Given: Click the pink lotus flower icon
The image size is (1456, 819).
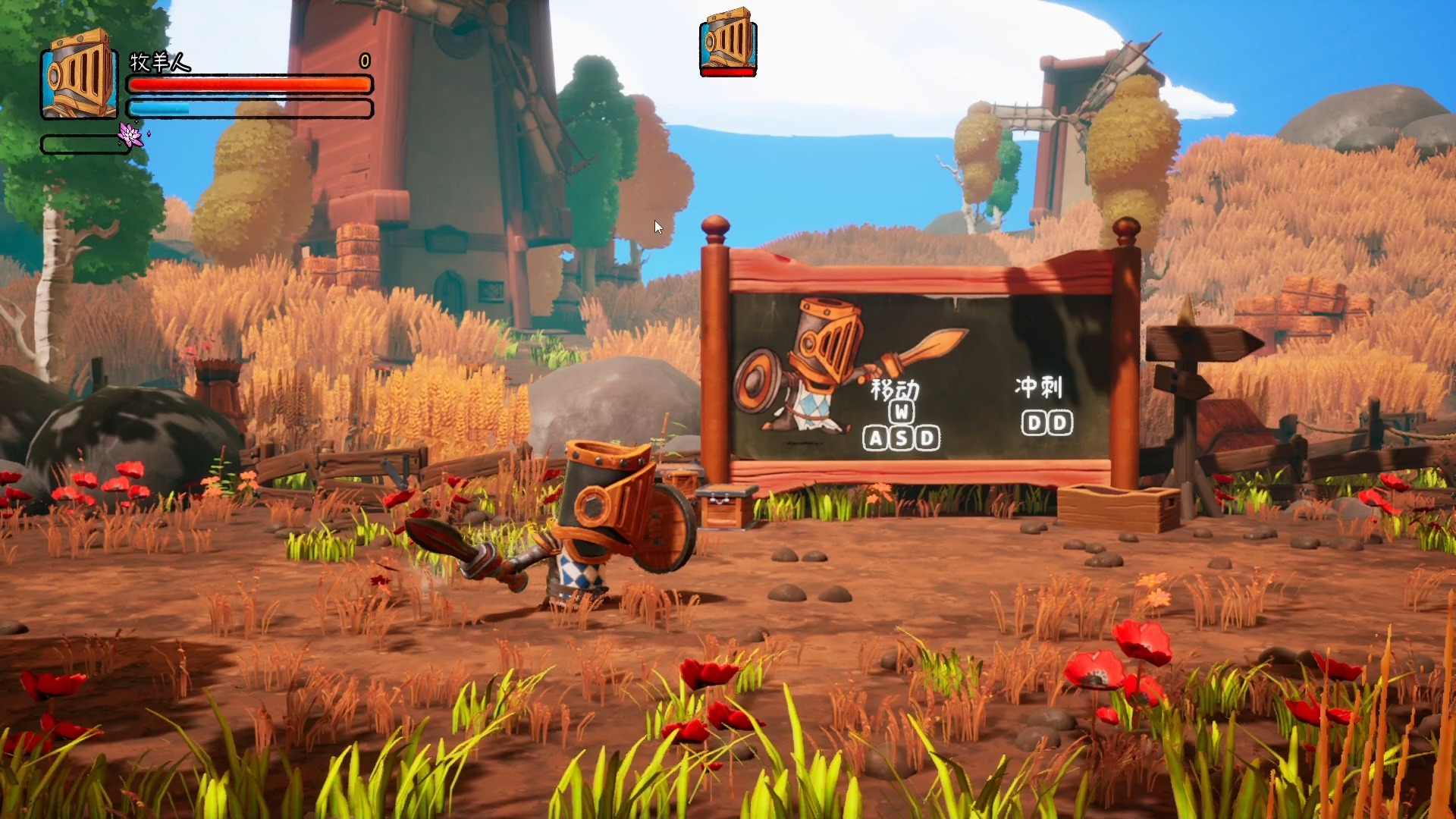Looking at the screenshot, I should tap(130, 135).
